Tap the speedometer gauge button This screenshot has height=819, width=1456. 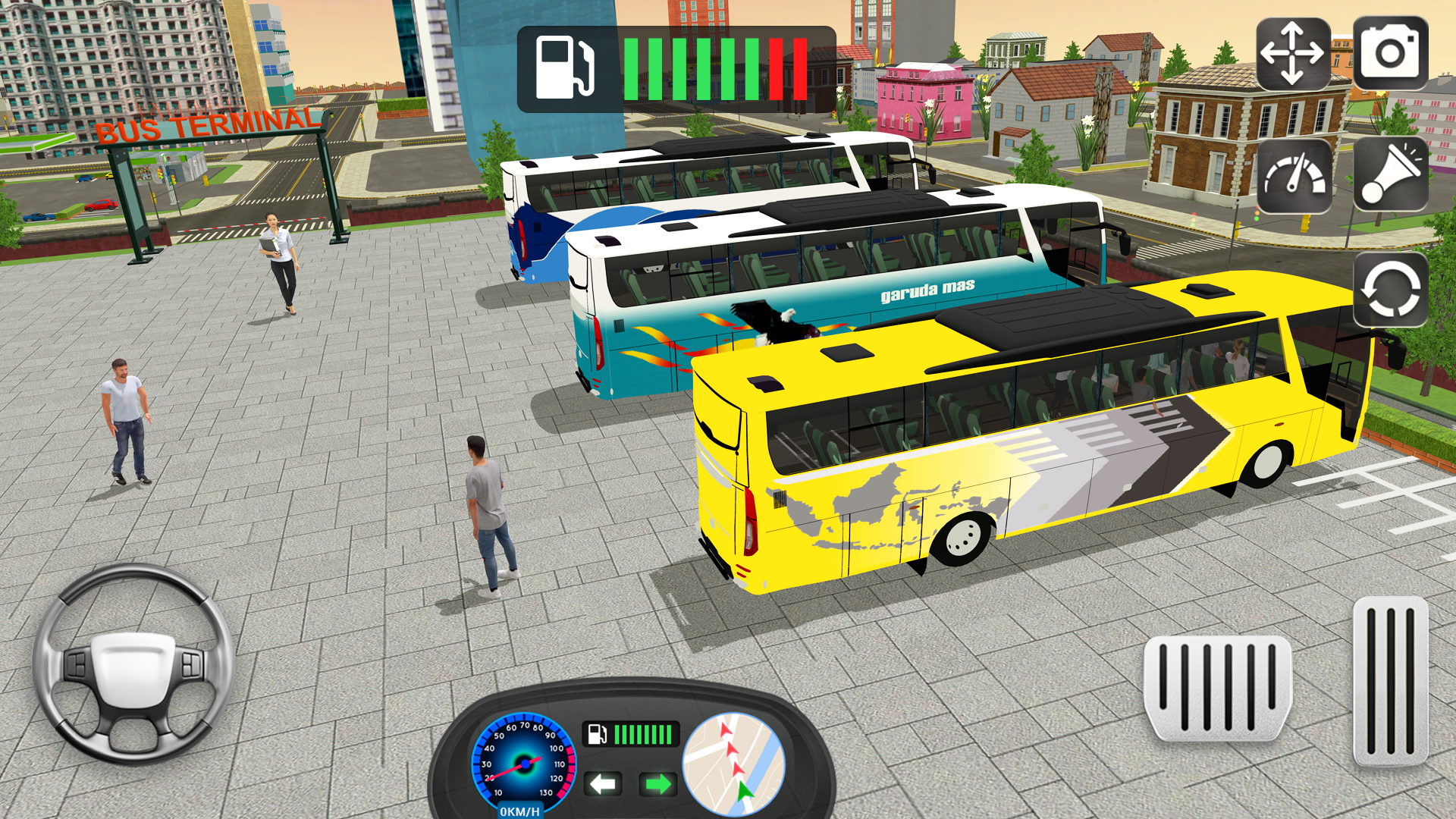pyautogui.click(x=1294, y=176)
